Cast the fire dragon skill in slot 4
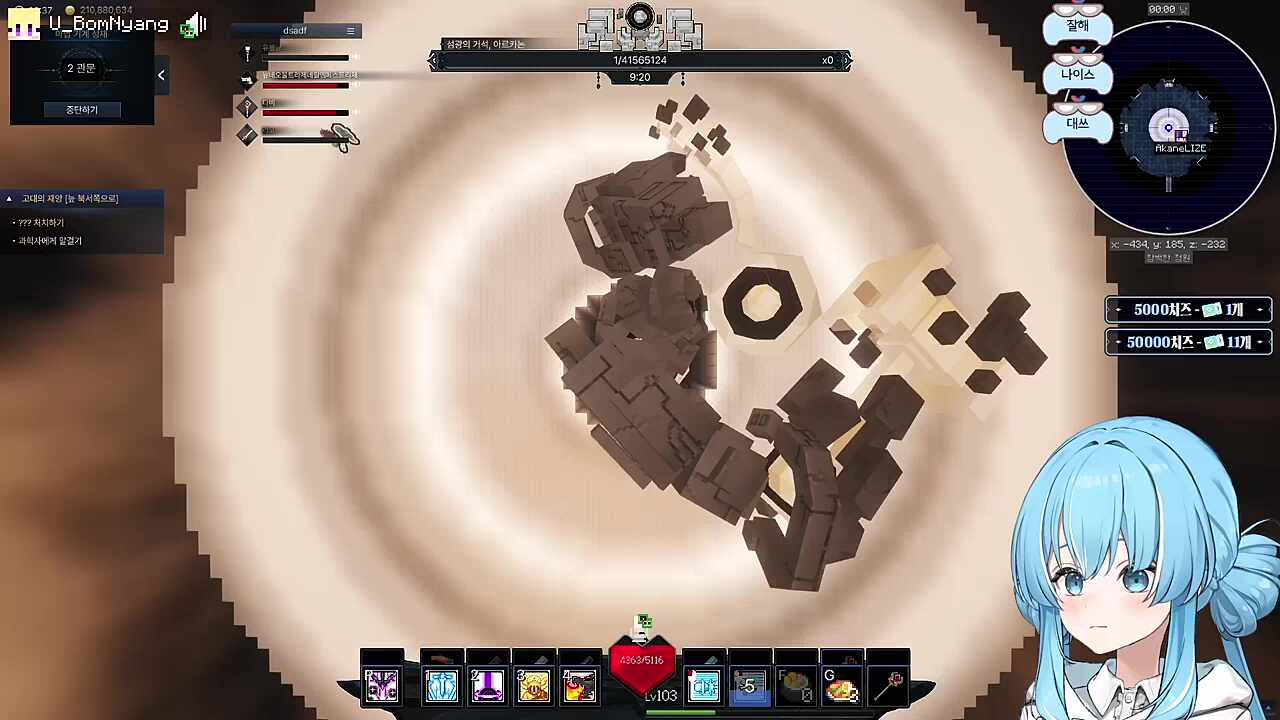 click(579, 685)
